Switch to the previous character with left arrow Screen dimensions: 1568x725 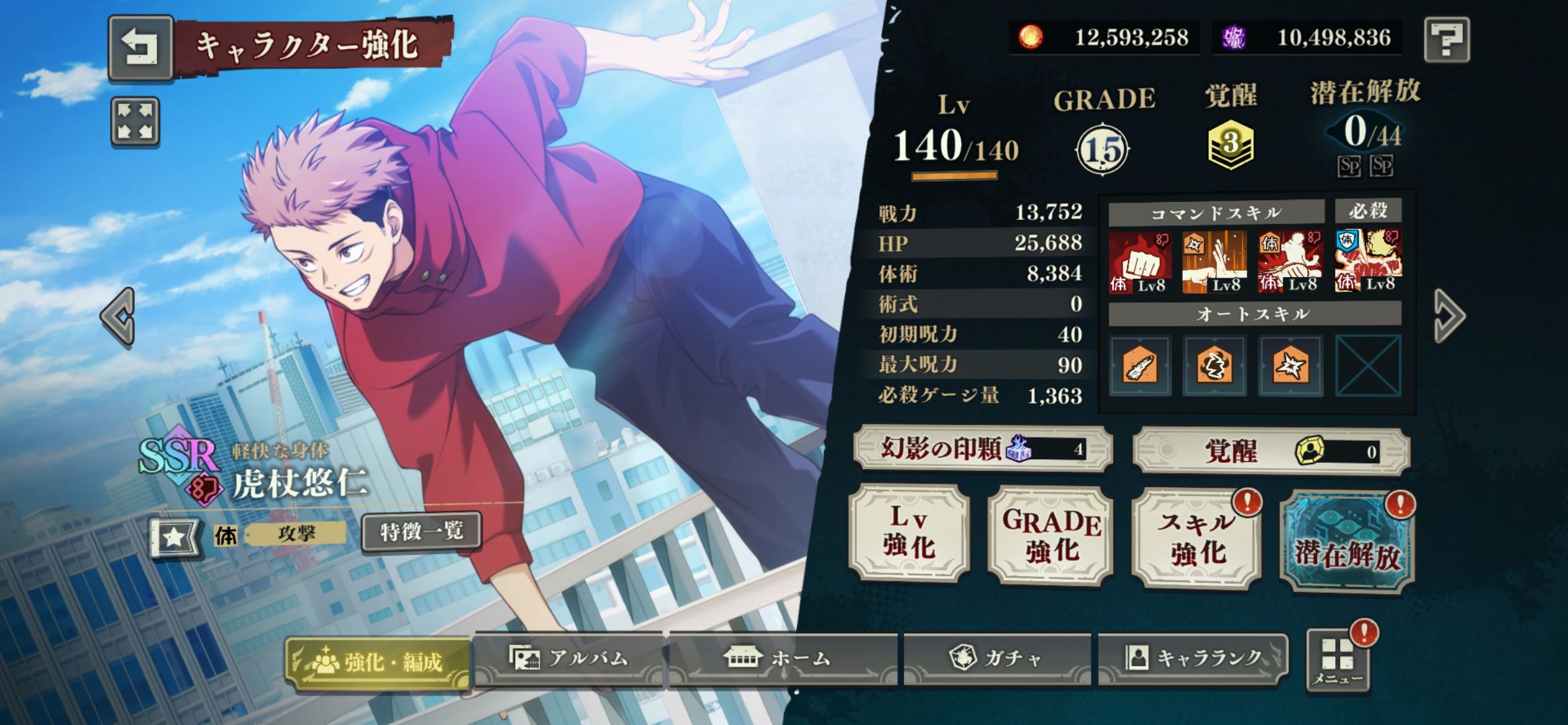coord(118,316)
